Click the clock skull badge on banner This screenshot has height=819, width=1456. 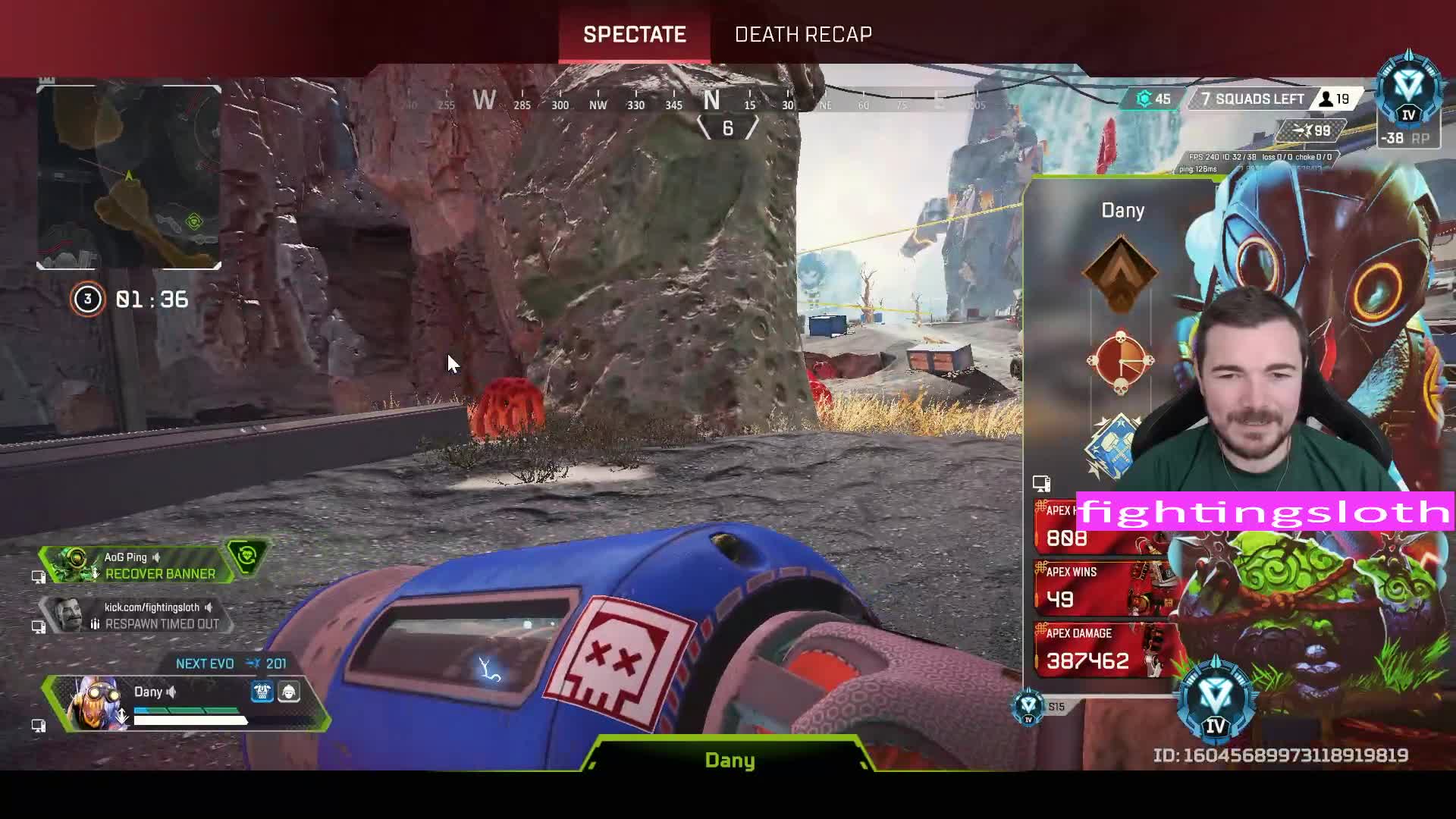click(x=1120, y=362)
